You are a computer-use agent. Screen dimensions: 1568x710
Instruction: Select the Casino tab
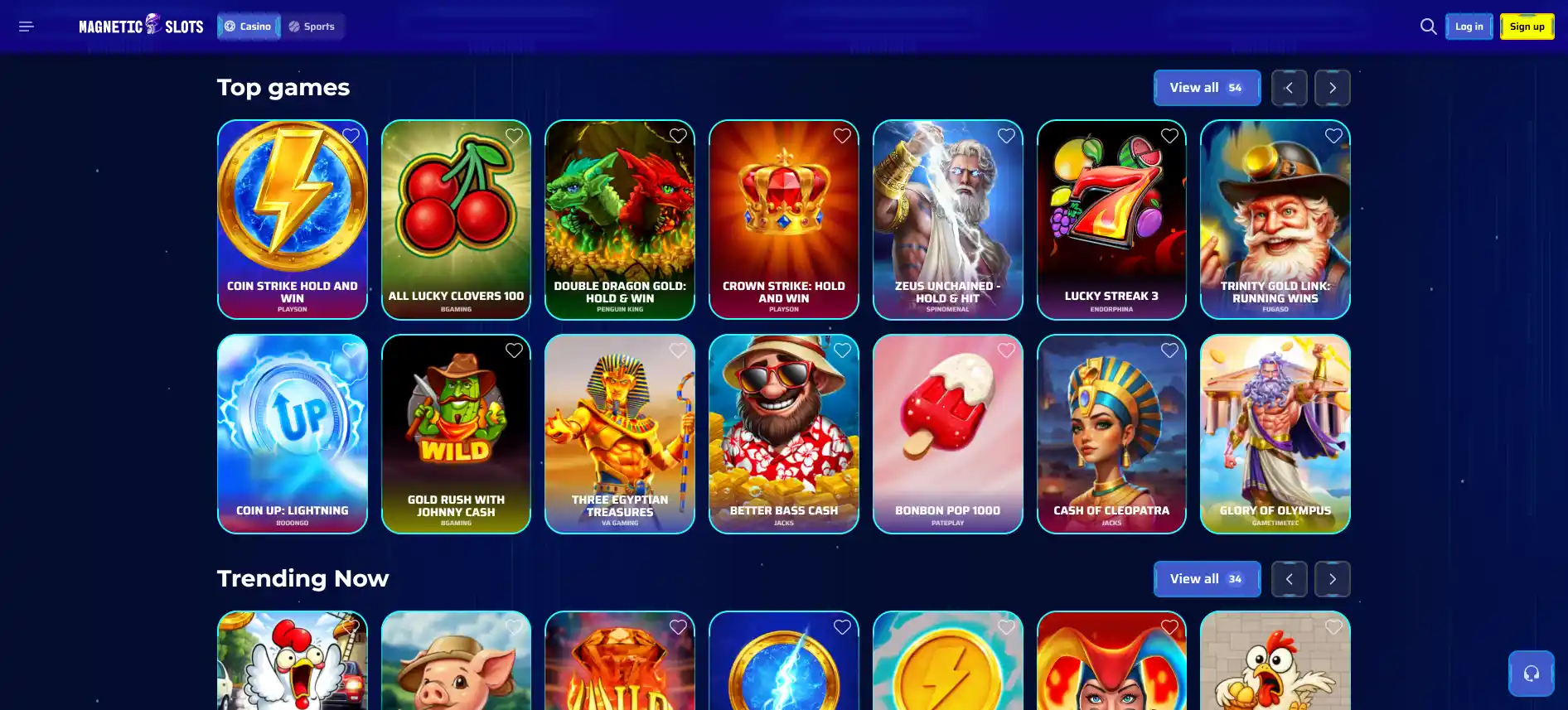pyautogui.click(x=248, y=26)
